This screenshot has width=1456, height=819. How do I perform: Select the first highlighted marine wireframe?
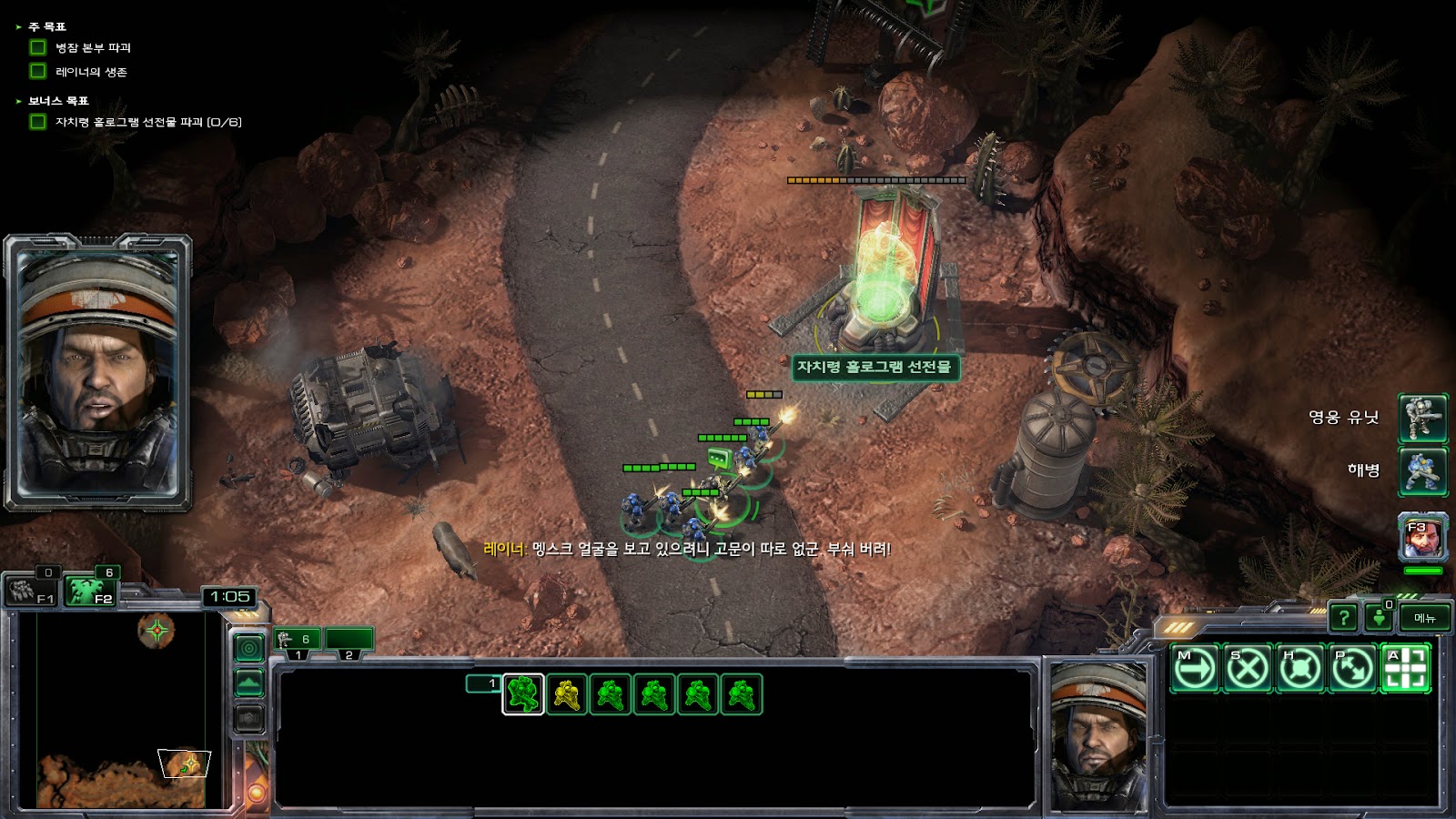[523, 694]
